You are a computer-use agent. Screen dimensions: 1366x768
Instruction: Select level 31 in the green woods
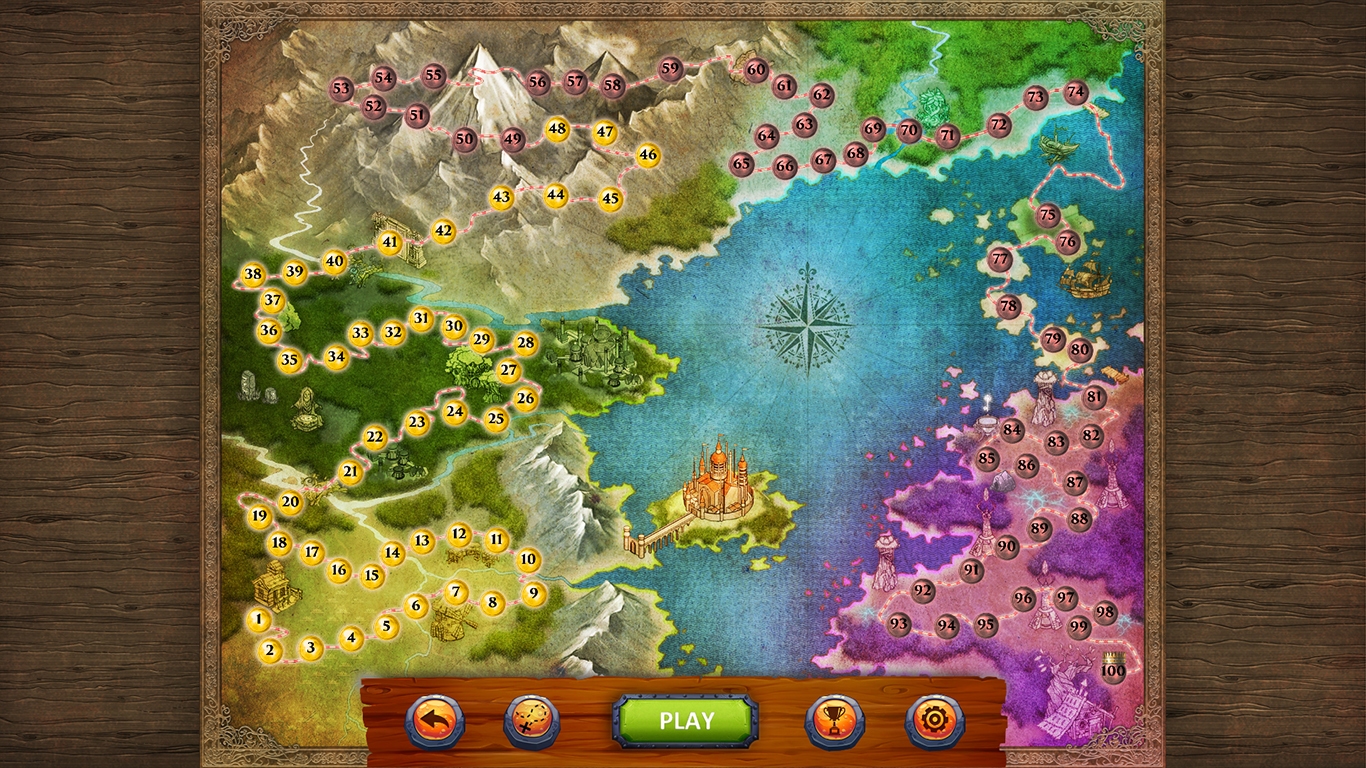tap(421, 318)
